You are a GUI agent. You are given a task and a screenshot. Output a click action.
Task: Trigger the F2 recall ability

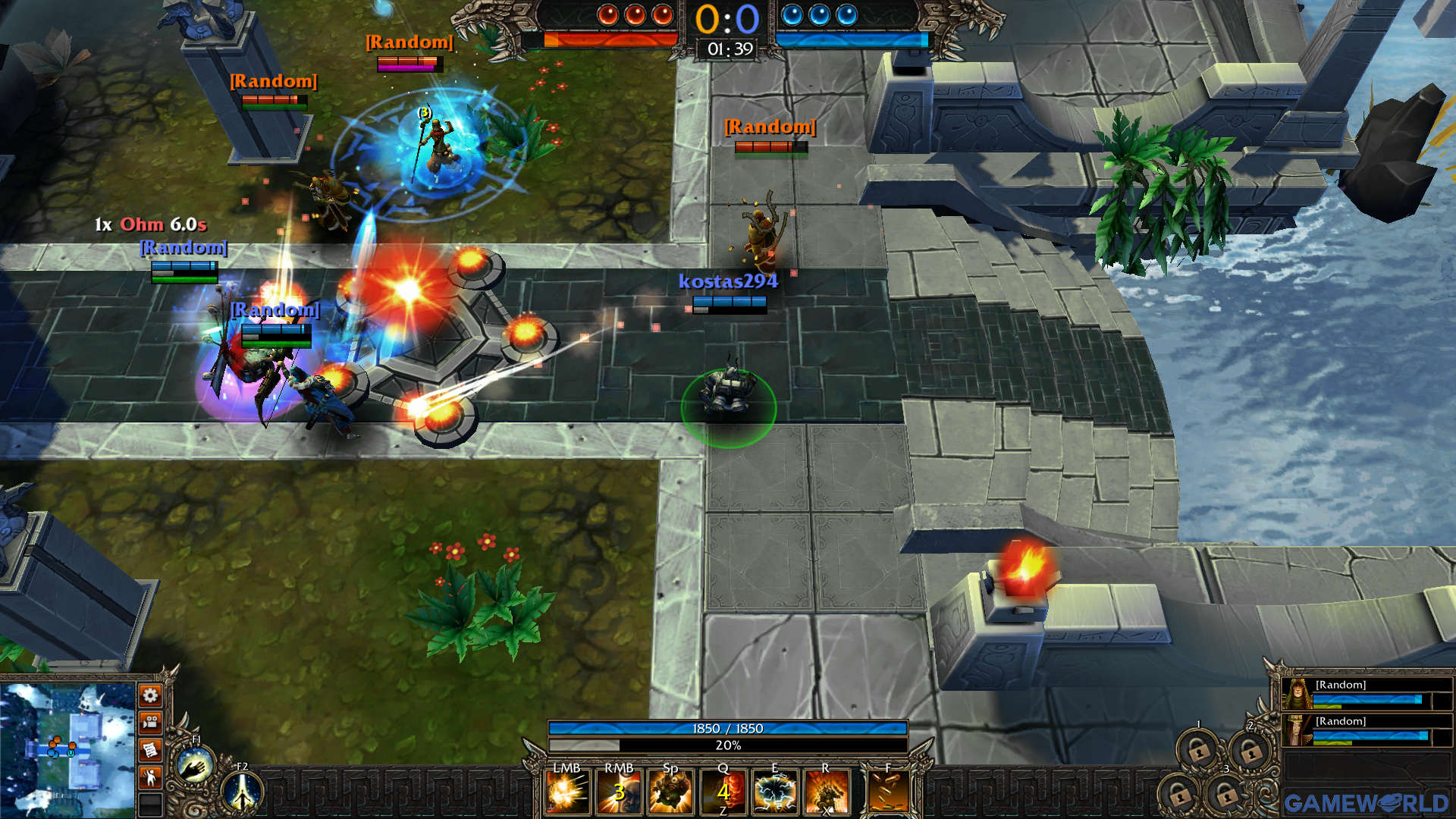point(243,795)
